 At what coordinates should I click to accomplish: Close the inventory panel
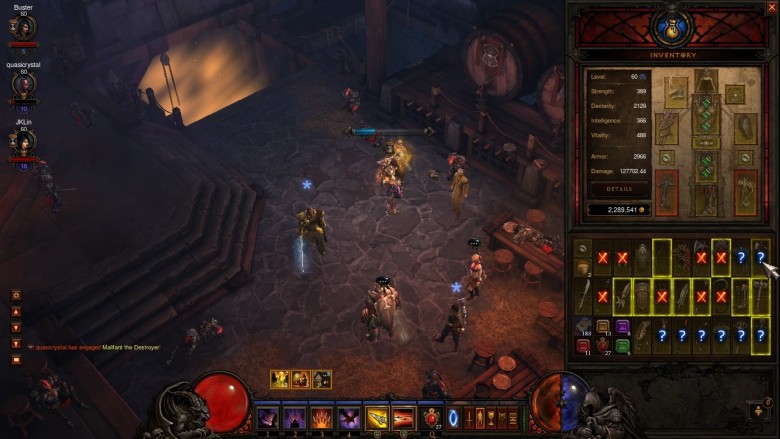tap(771, 7)
